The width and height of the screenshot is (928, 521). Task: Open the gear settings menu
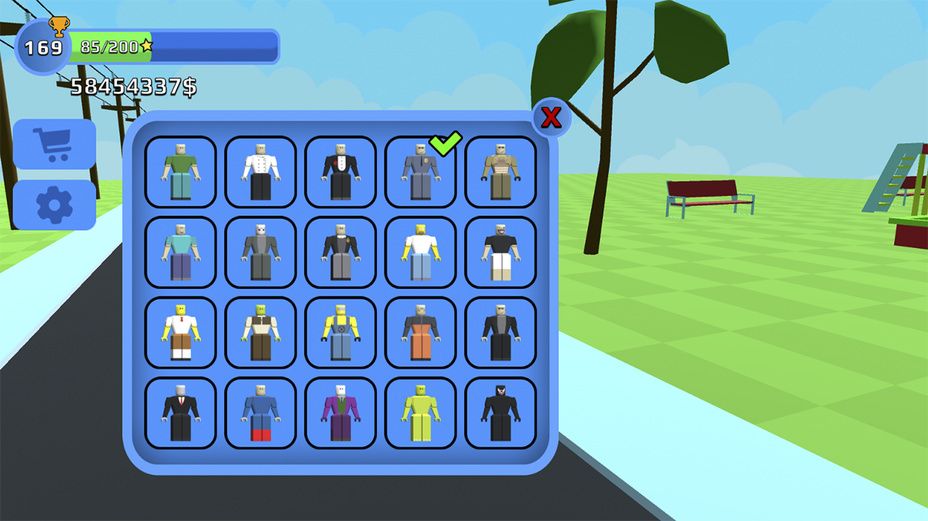[x=54, y=205]
